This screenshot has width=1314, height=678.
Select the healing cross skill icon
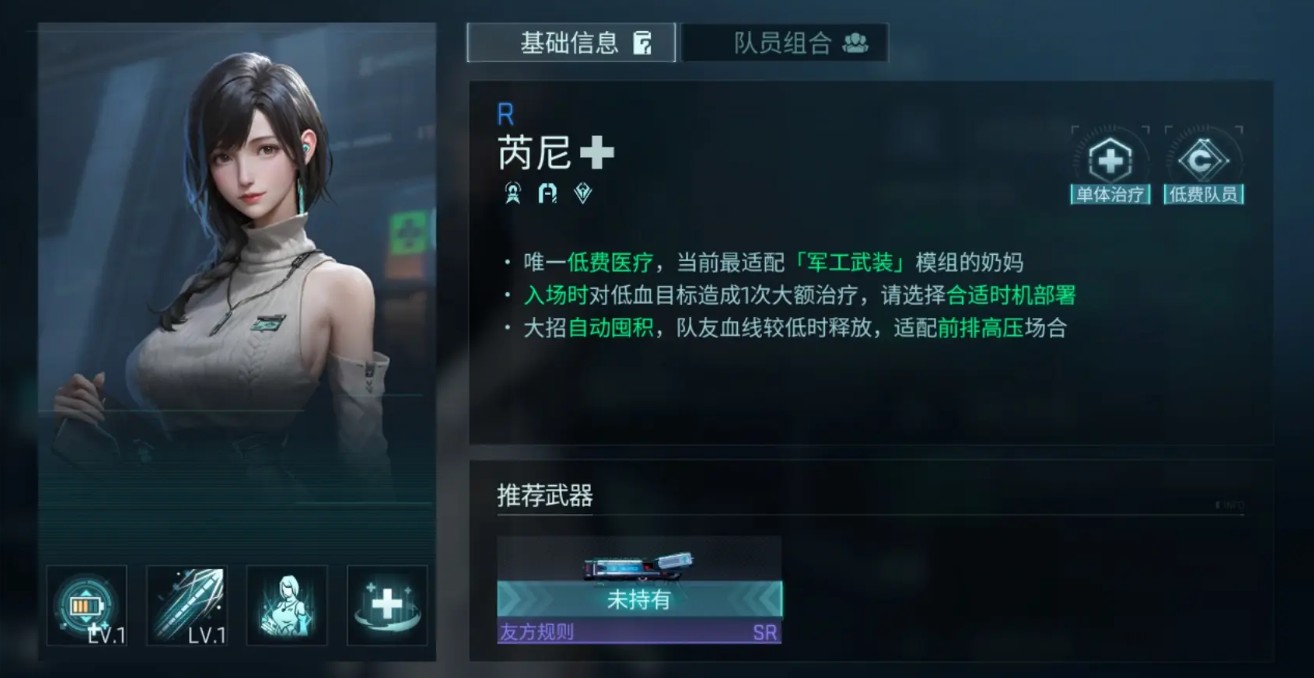(x=387, y=605)
